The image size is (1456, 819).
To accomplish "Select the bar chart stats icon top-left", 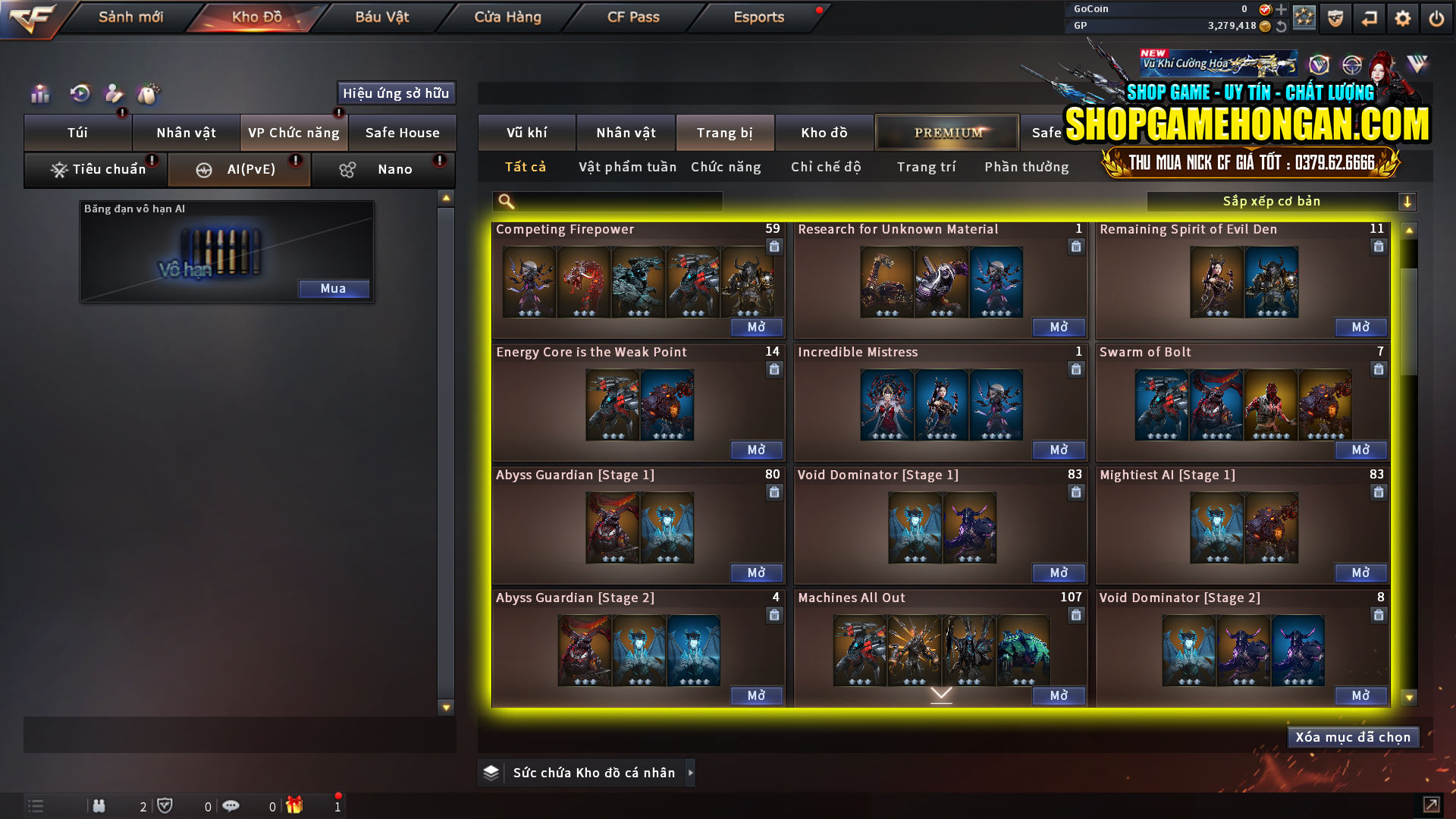I will [39, 94].
